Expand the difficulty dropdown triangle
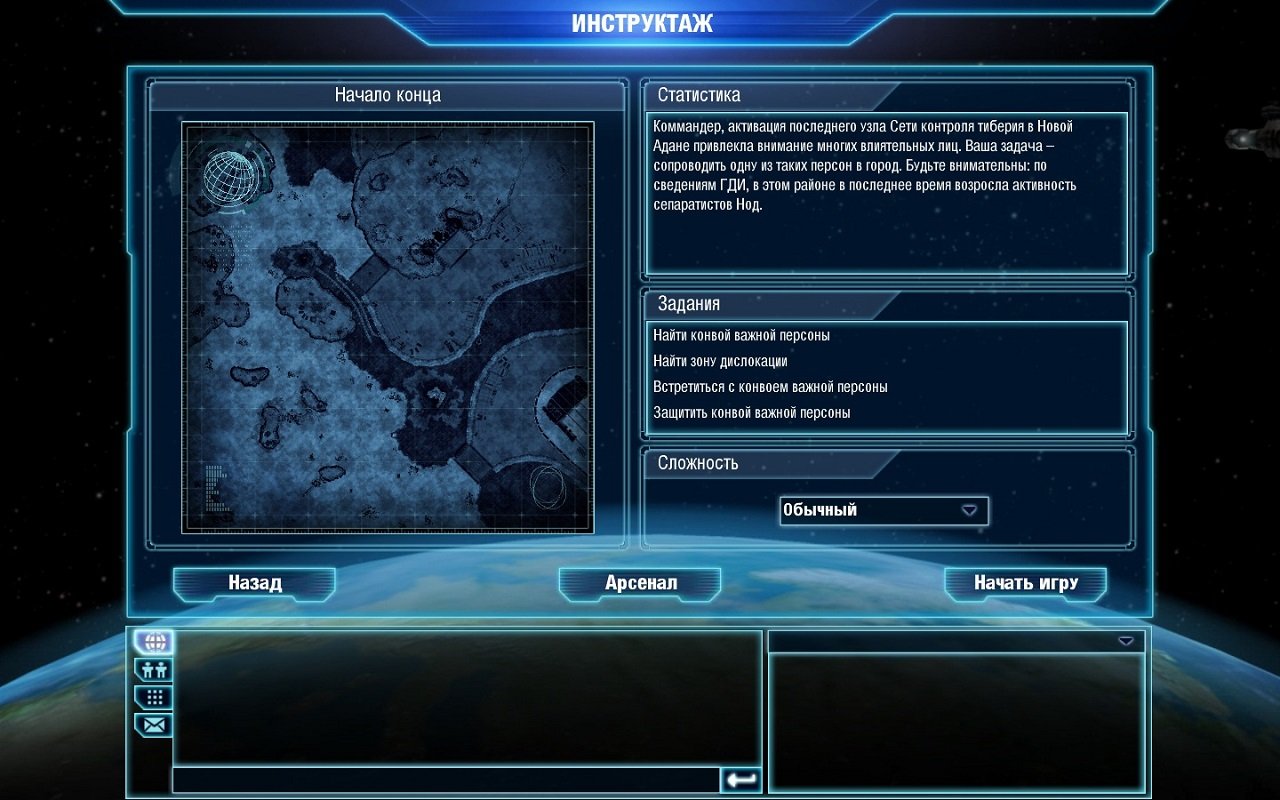This screenshot has height=800, width=1280. (x=967, y=510)
